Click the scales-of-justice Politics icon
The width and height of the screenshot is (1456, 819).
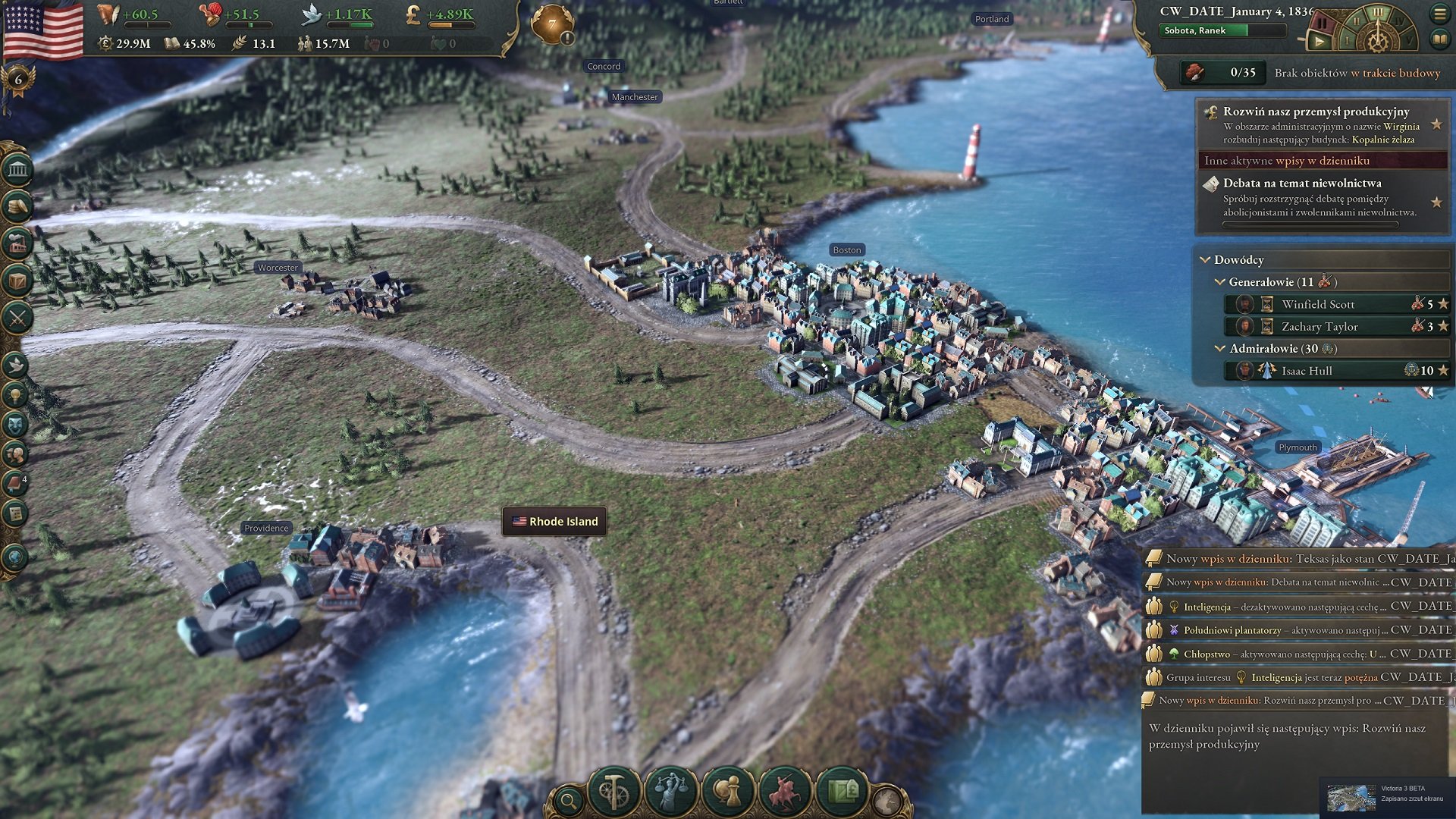click(670, 791)
